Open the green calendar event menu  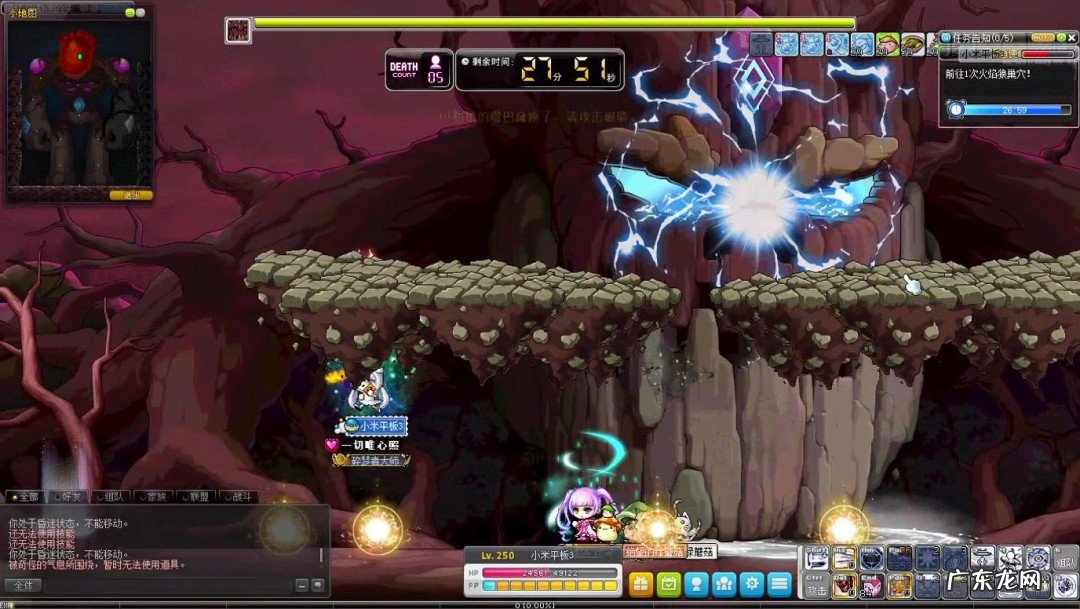pos(669,584)
